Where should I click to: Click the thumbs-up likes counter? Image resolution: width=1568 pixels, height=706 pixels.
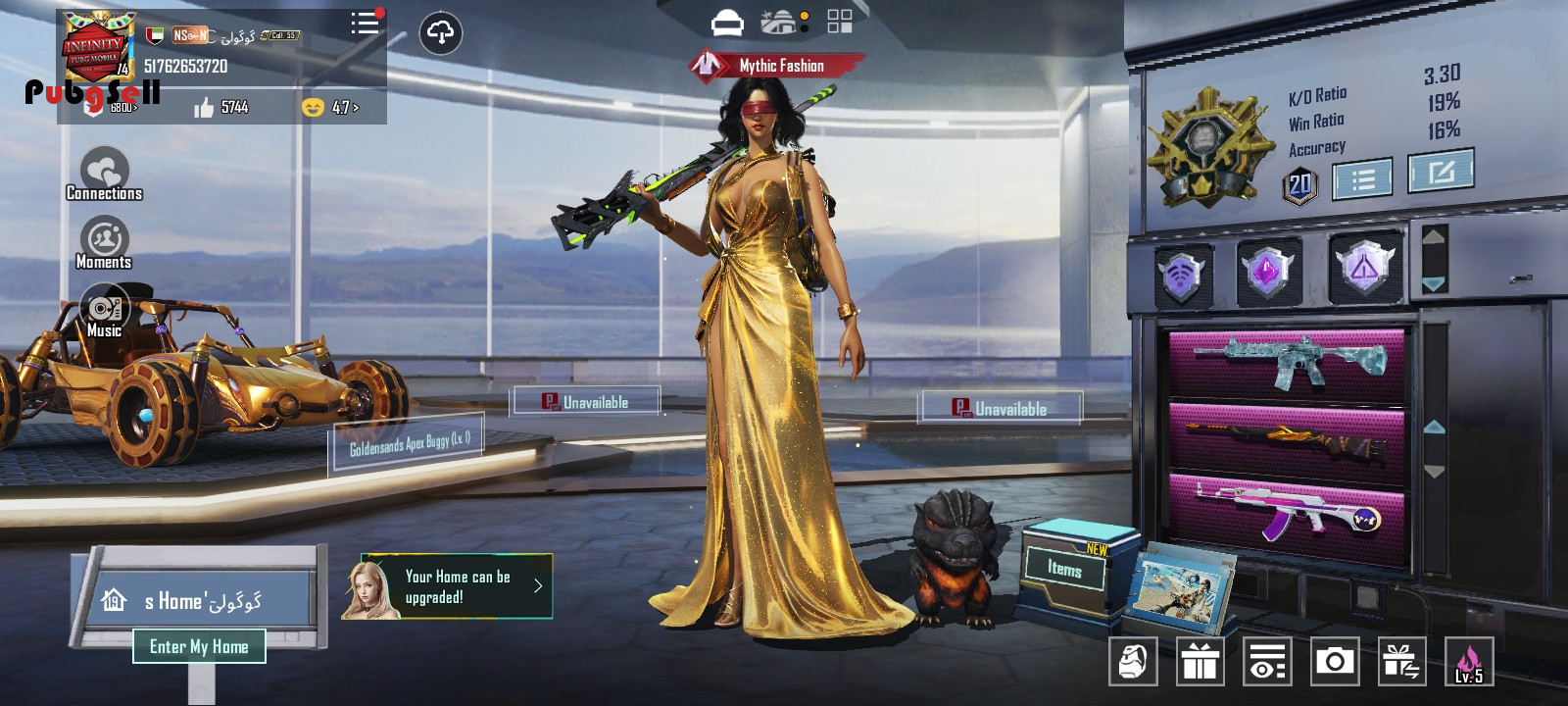[221, 107]
